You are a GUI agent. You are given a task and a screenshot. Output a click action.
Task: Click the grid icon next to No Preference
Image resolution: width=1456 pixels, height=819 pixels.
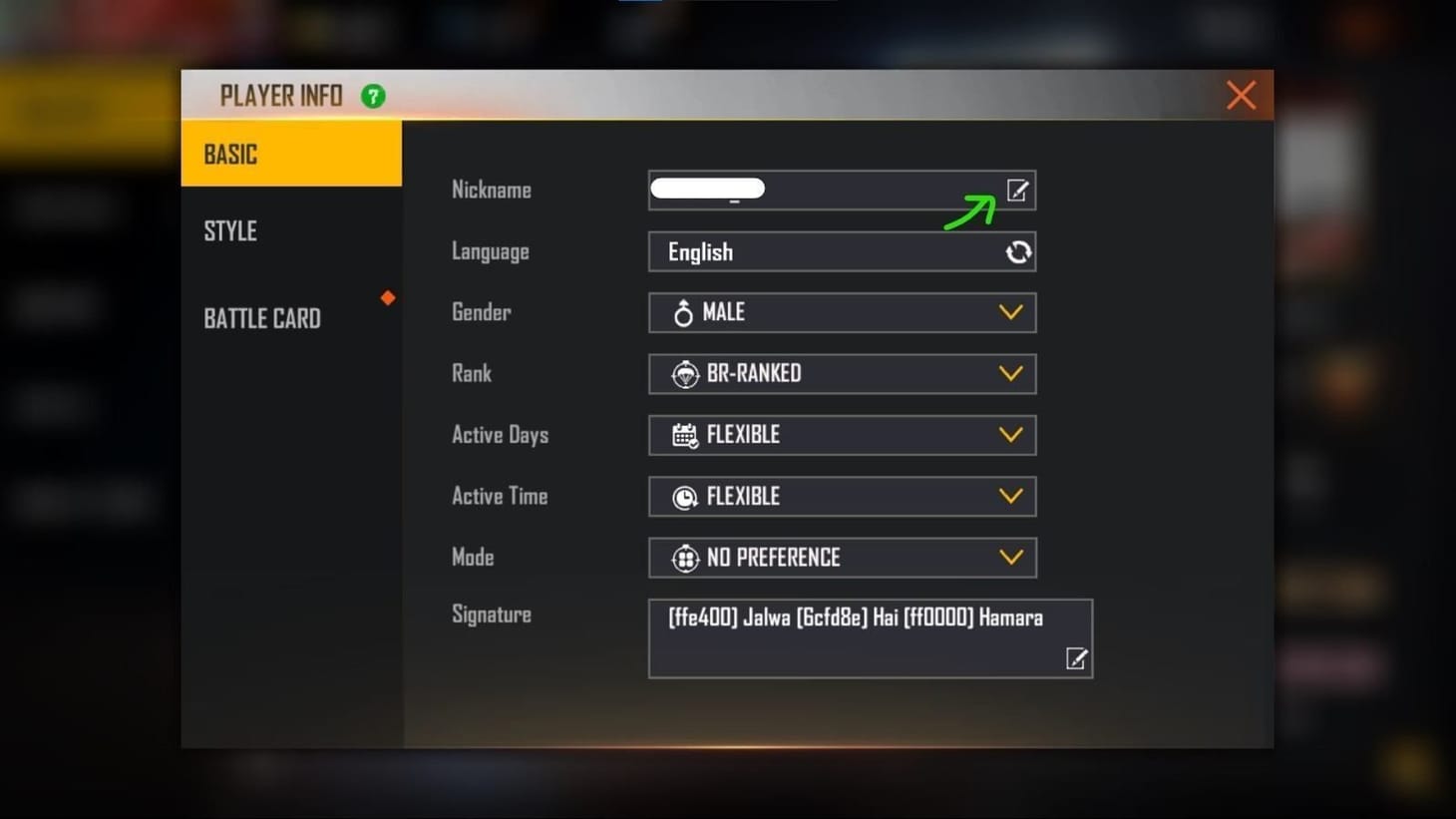[684, 558]
